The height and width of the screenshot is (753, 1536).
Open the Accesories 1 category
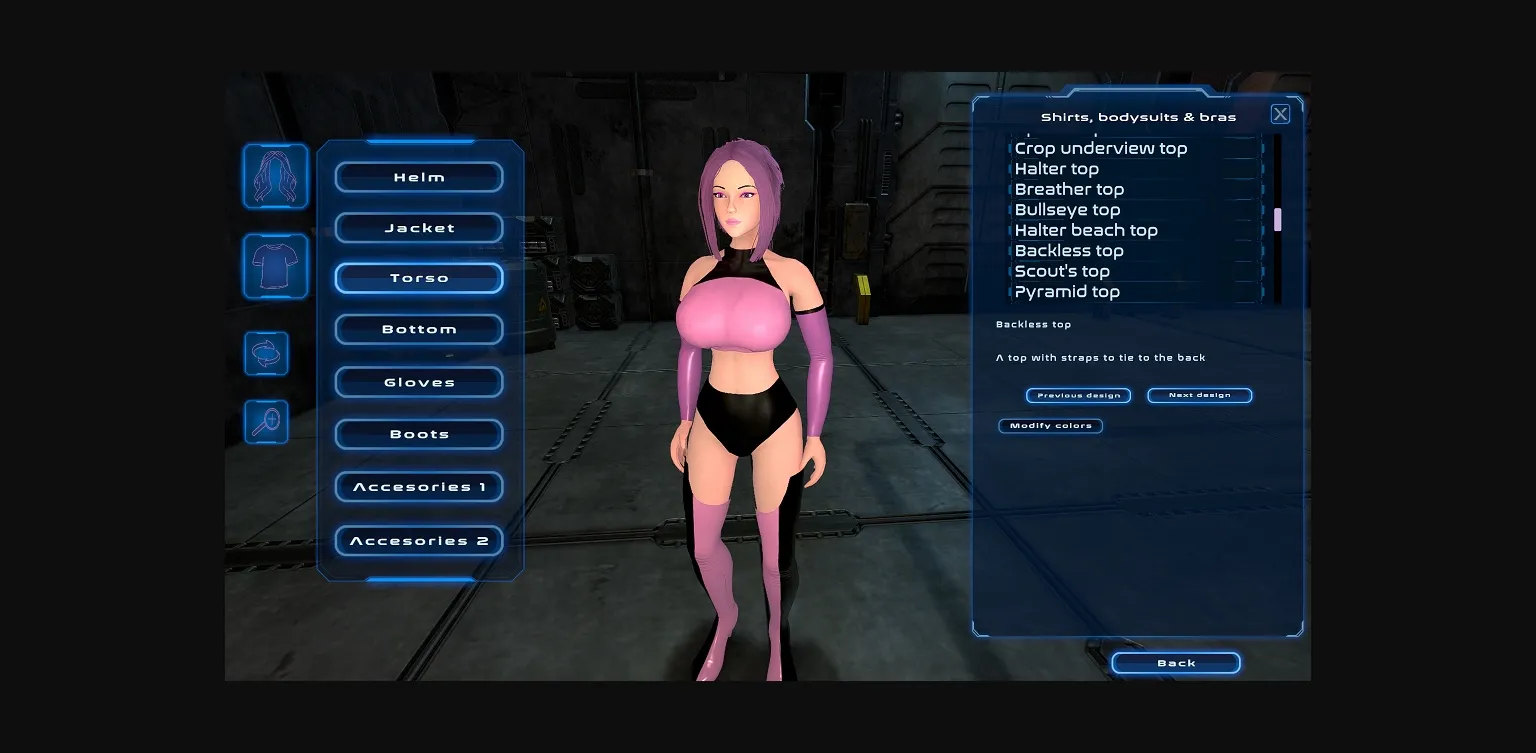[419, 486]
